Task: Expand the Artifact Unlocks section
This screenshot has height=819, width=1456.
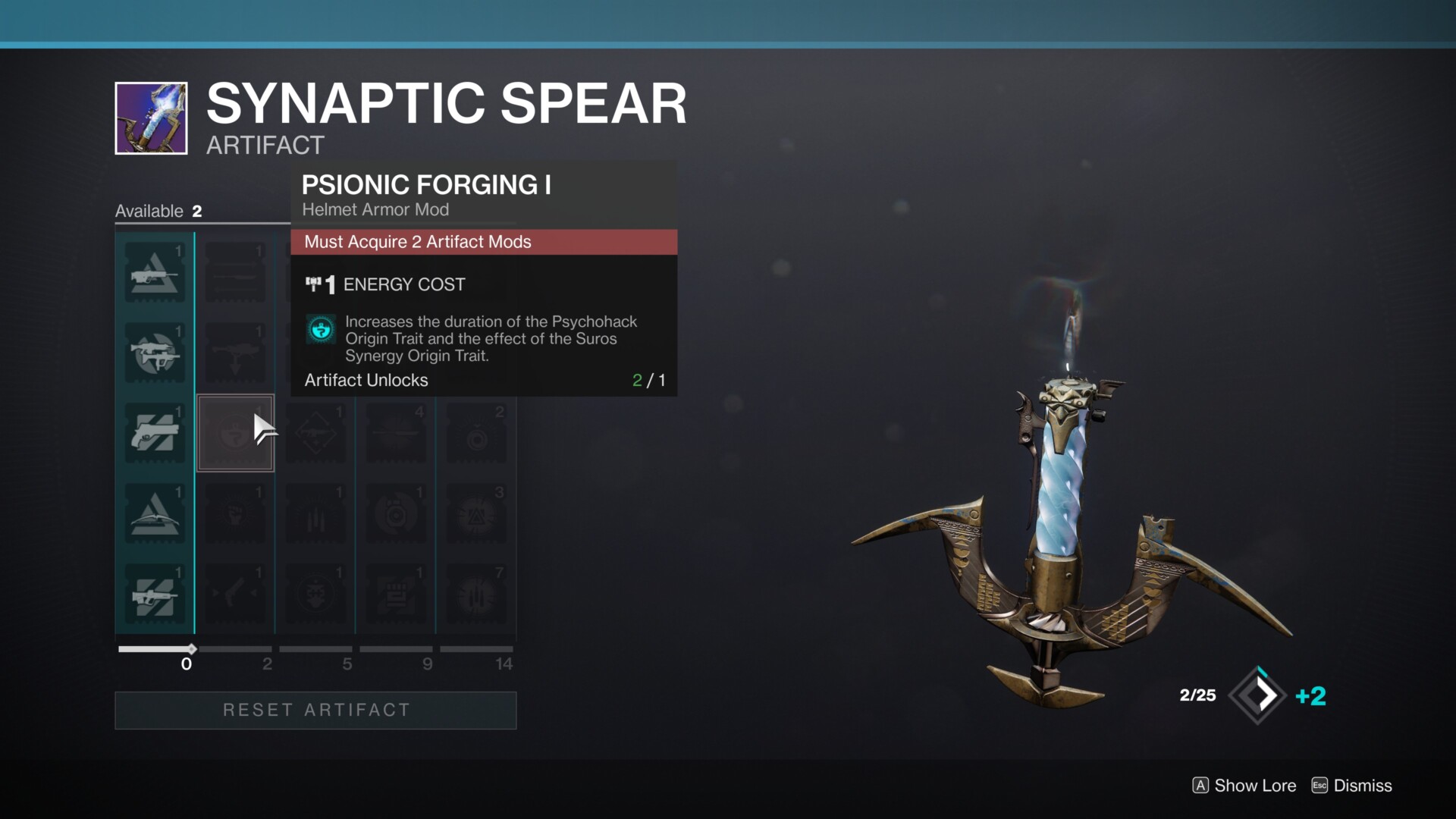Action: pyautogui.click(x=366, y=380)
